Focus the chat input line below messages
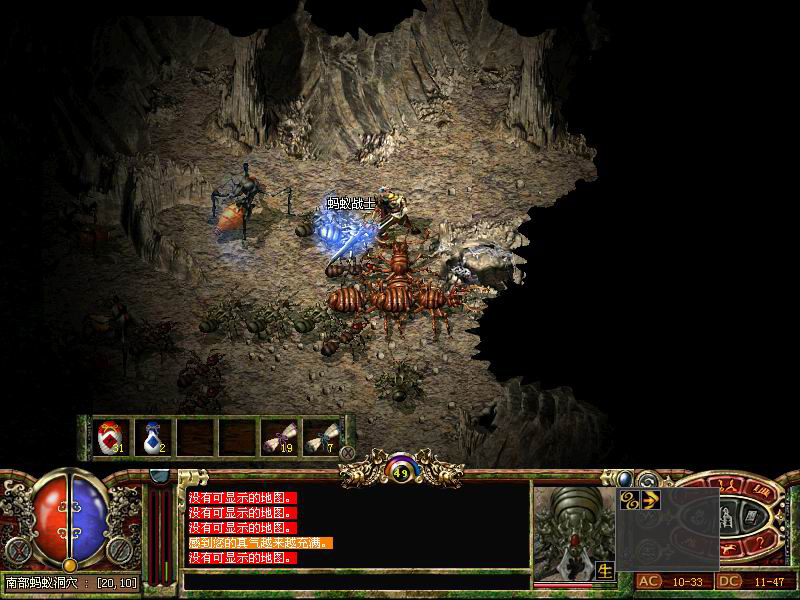The height and width of the screenshot is (600, 800). 355,580
